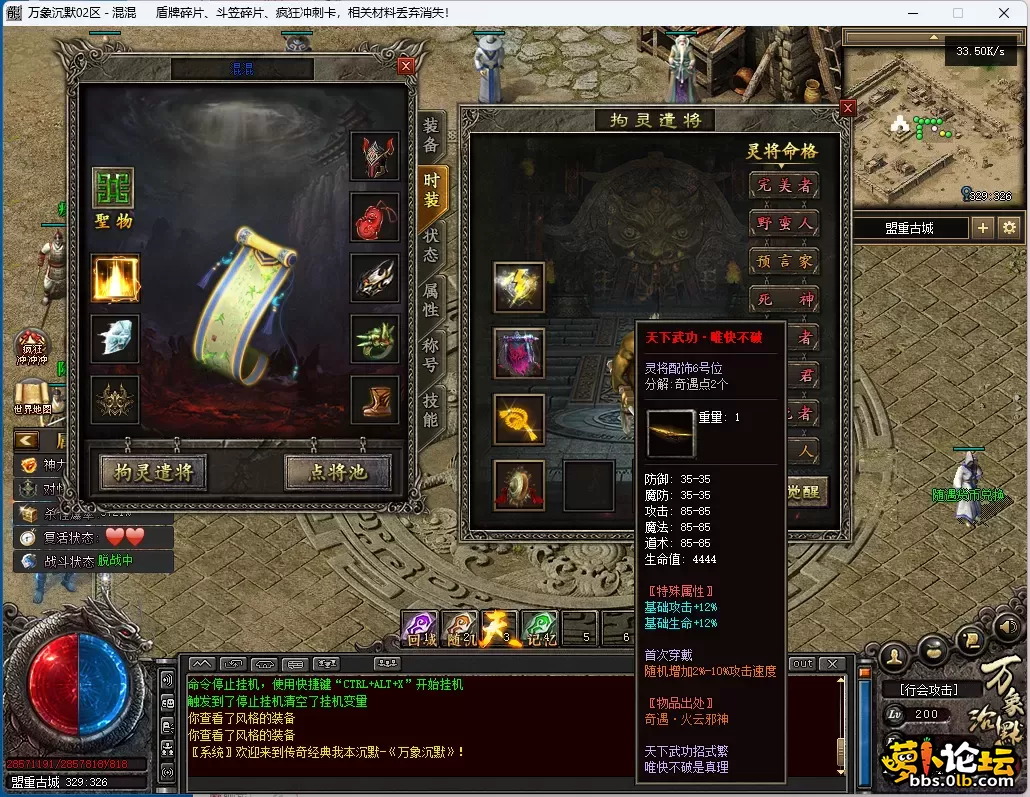The image size is (1030, 797).
Task: Use the 回城 hotbar skill
Action: pos(418,629)
